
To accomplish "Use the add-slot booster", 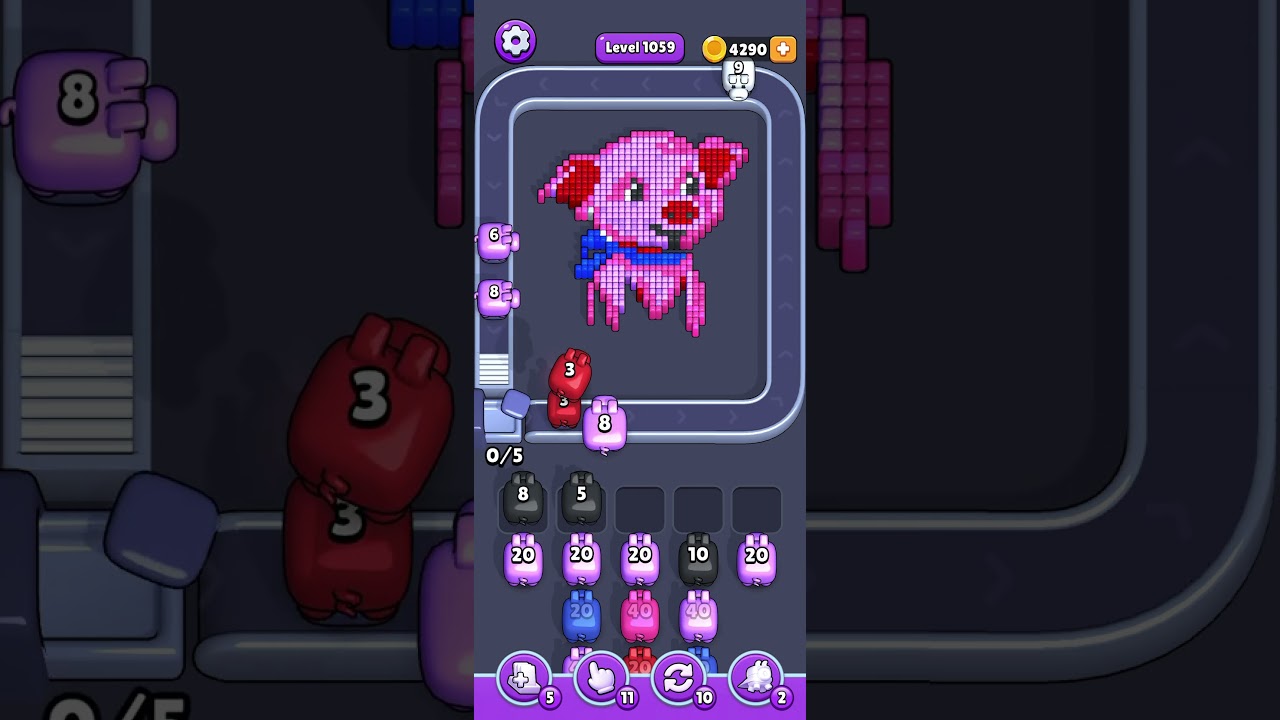I will pos(524,679).
